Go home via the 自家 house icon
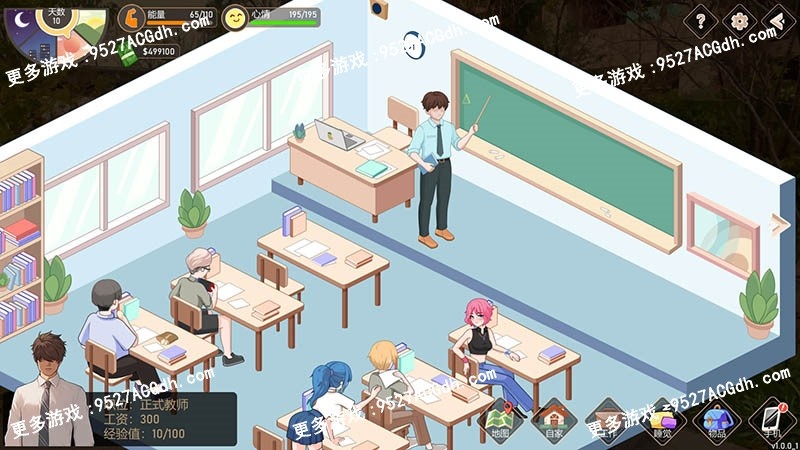The width and height of the screenshot is (800, 450). click(554, 418)
